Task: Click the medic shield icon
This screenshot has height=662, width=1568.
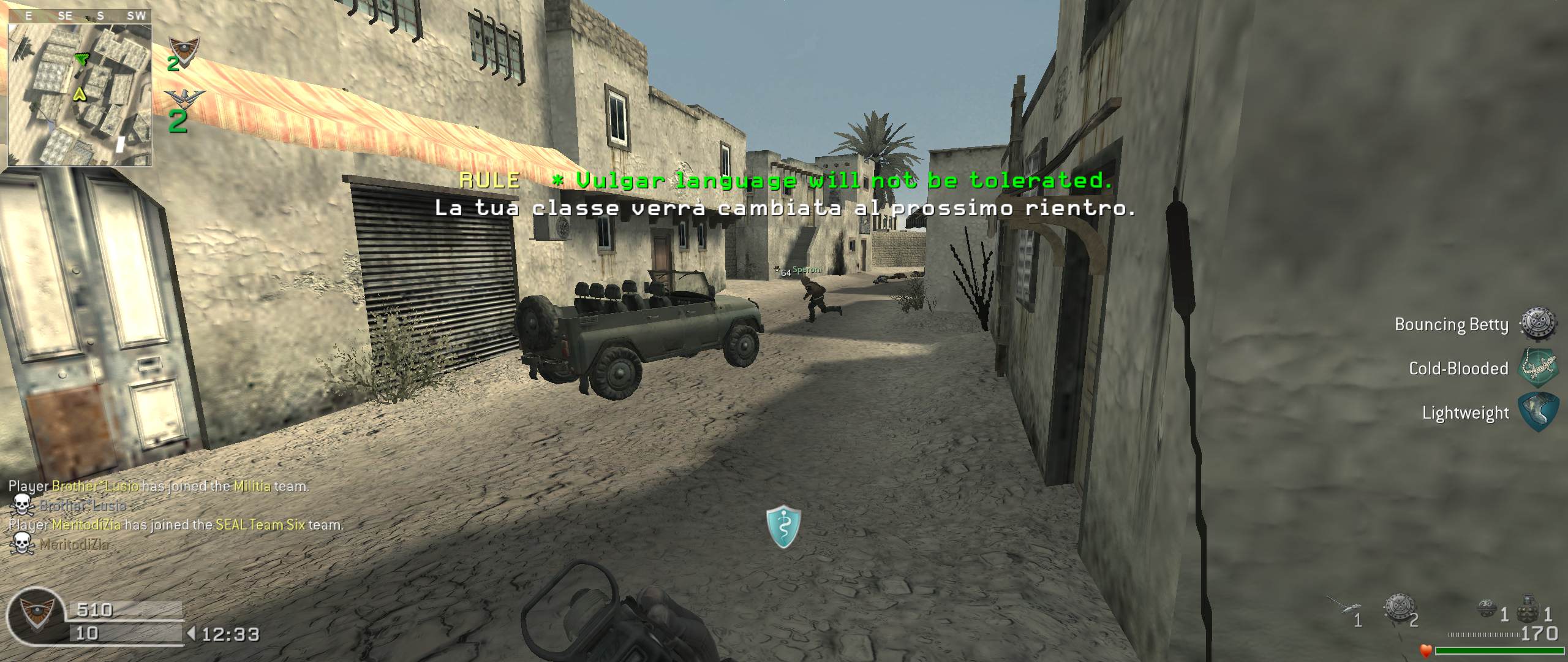Action: tap(783, 527)
